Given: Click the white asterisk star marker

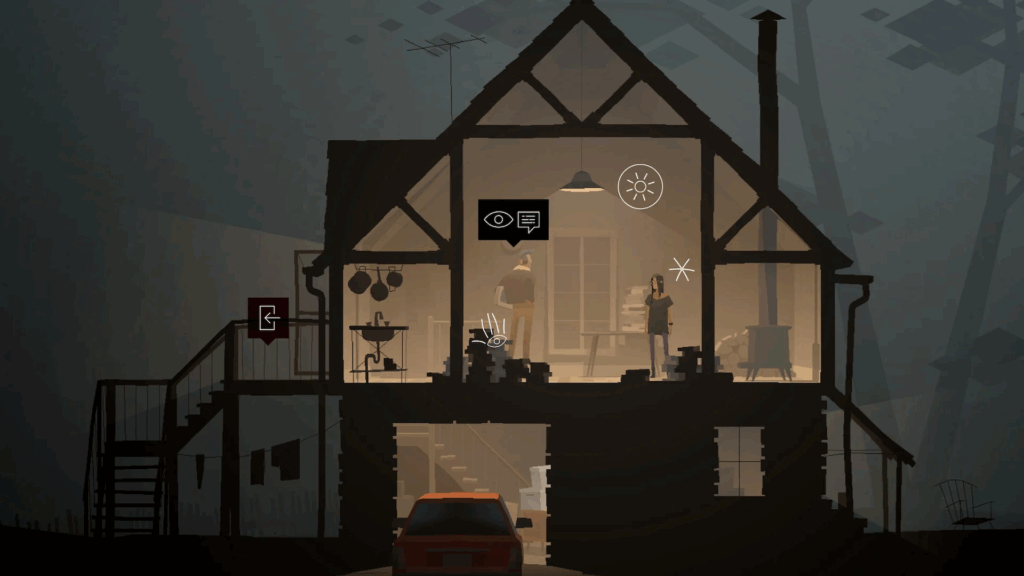Looking at the screenshot, I should 682,269.
